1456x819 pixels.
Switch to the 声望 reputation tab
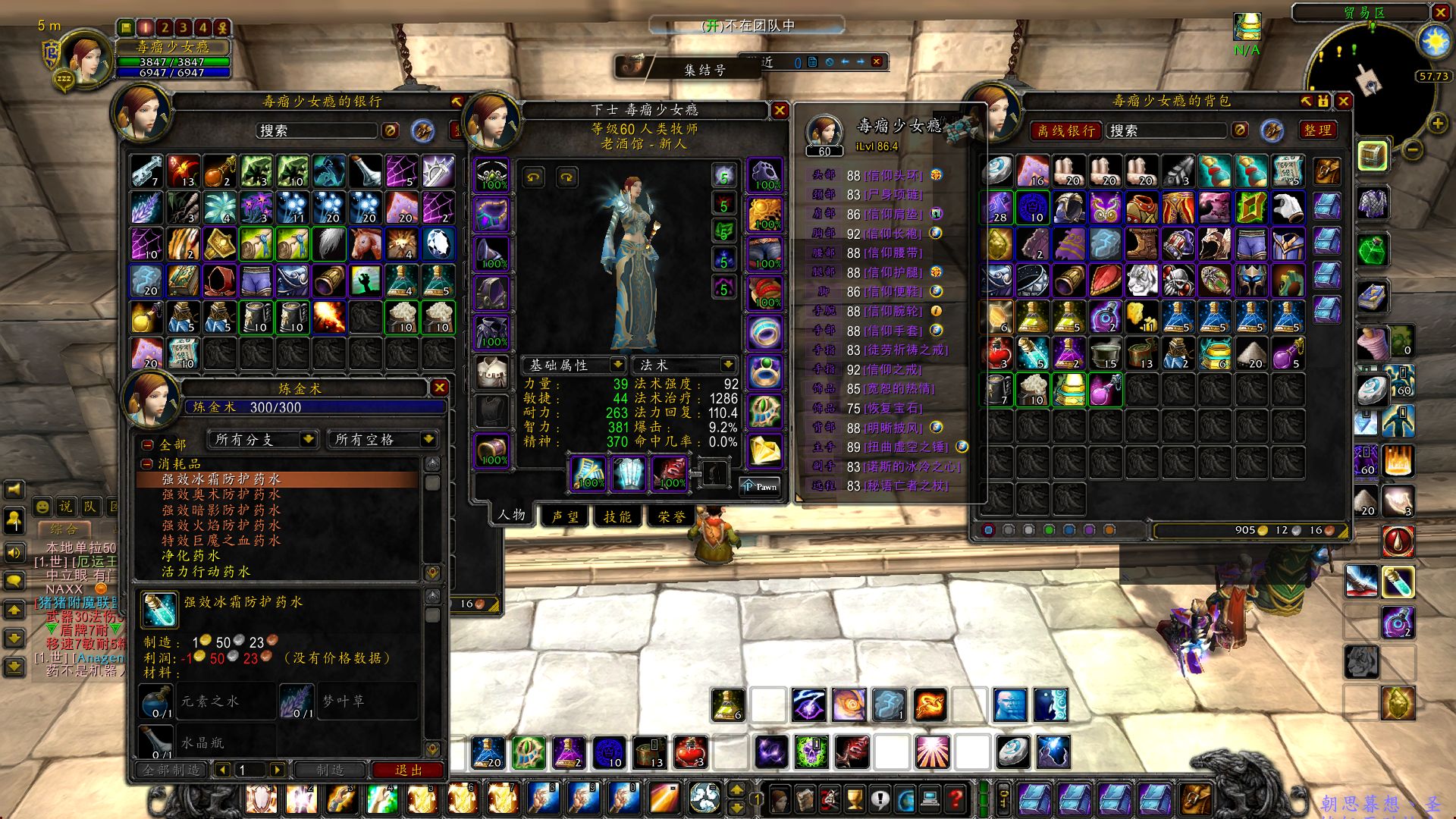coord(564,516)
